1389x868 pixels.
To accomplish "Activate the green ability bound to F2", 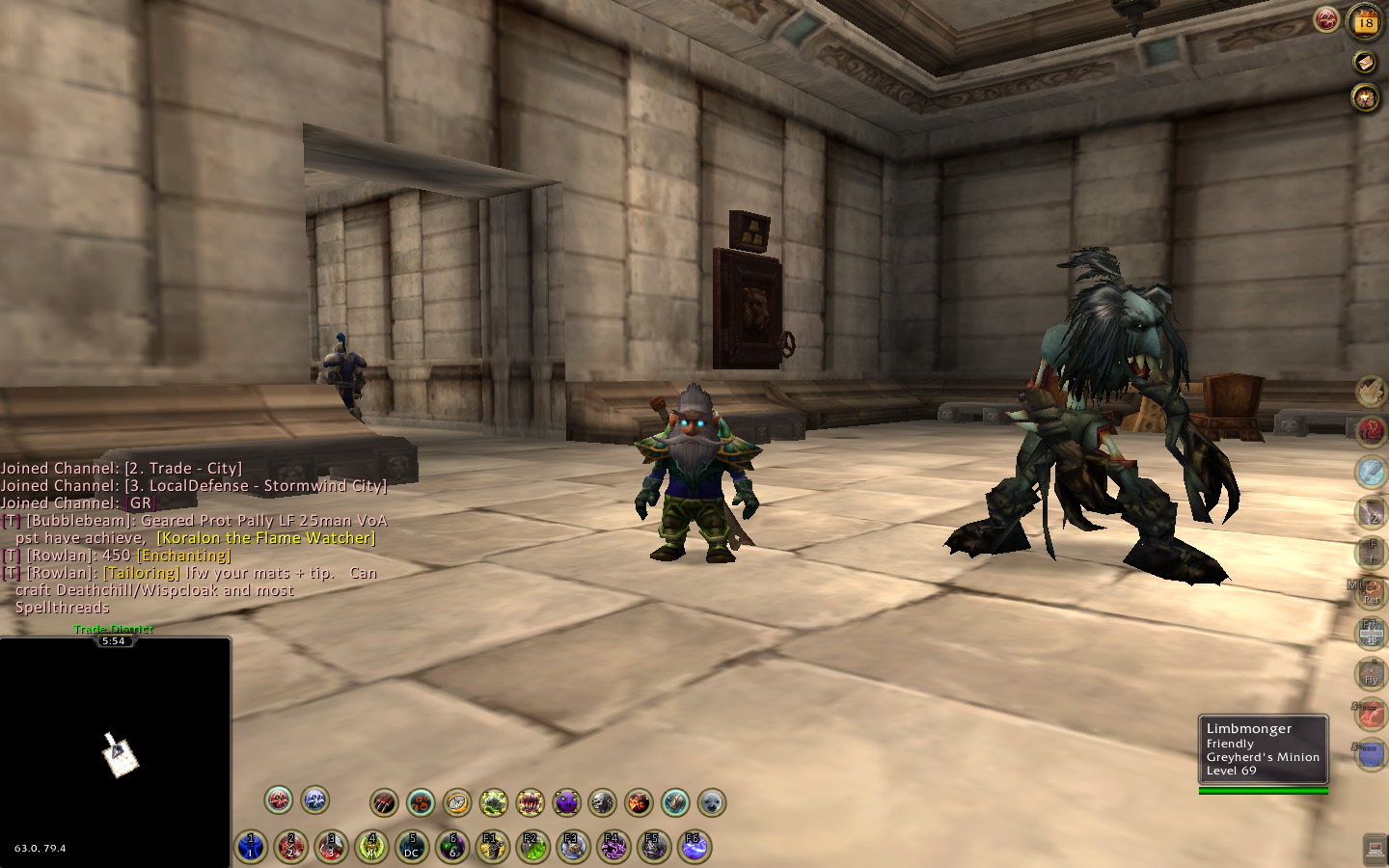I will tap(532, 848).
